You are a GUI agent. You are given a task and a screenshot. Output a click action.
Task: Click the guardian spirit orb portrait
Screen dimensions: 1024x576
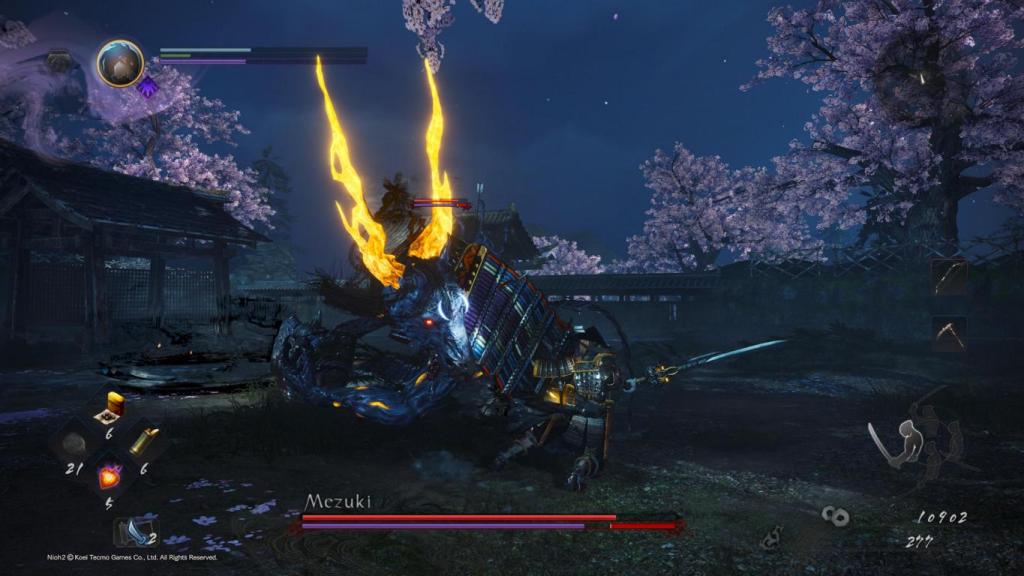pos(120,63)
